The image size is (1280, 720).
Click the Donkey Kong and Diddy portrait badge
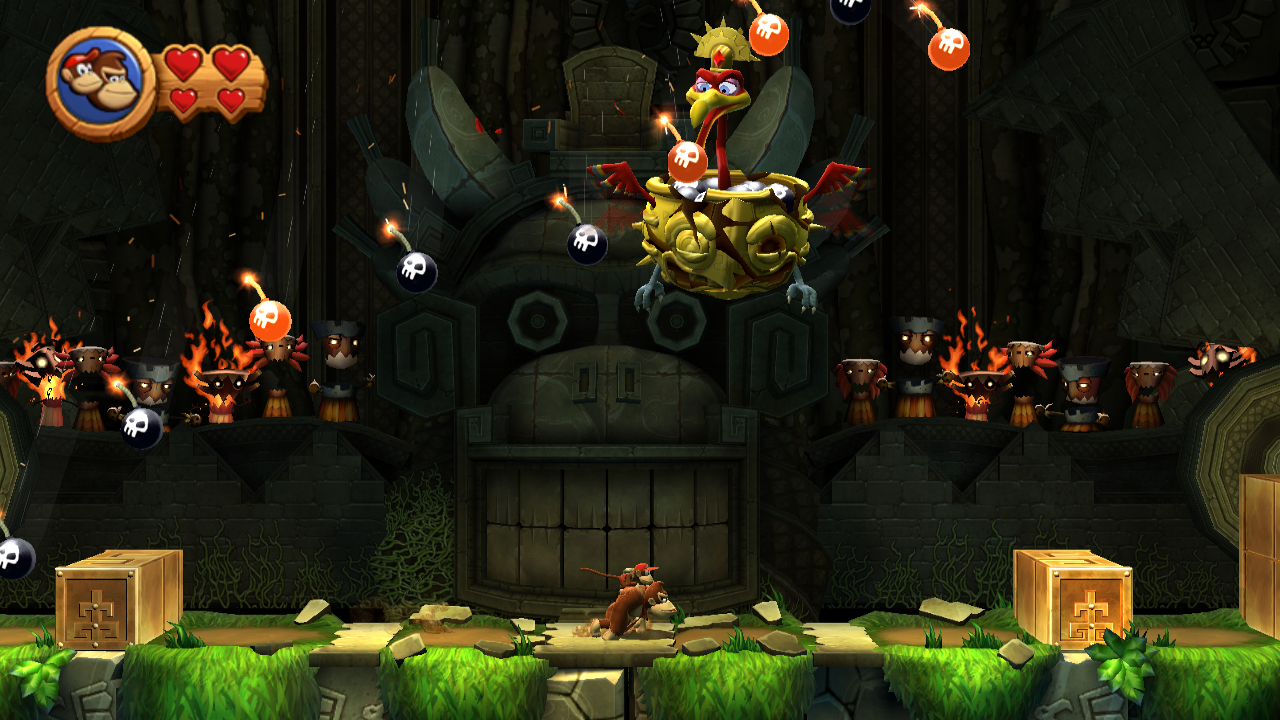pos(100,82)
